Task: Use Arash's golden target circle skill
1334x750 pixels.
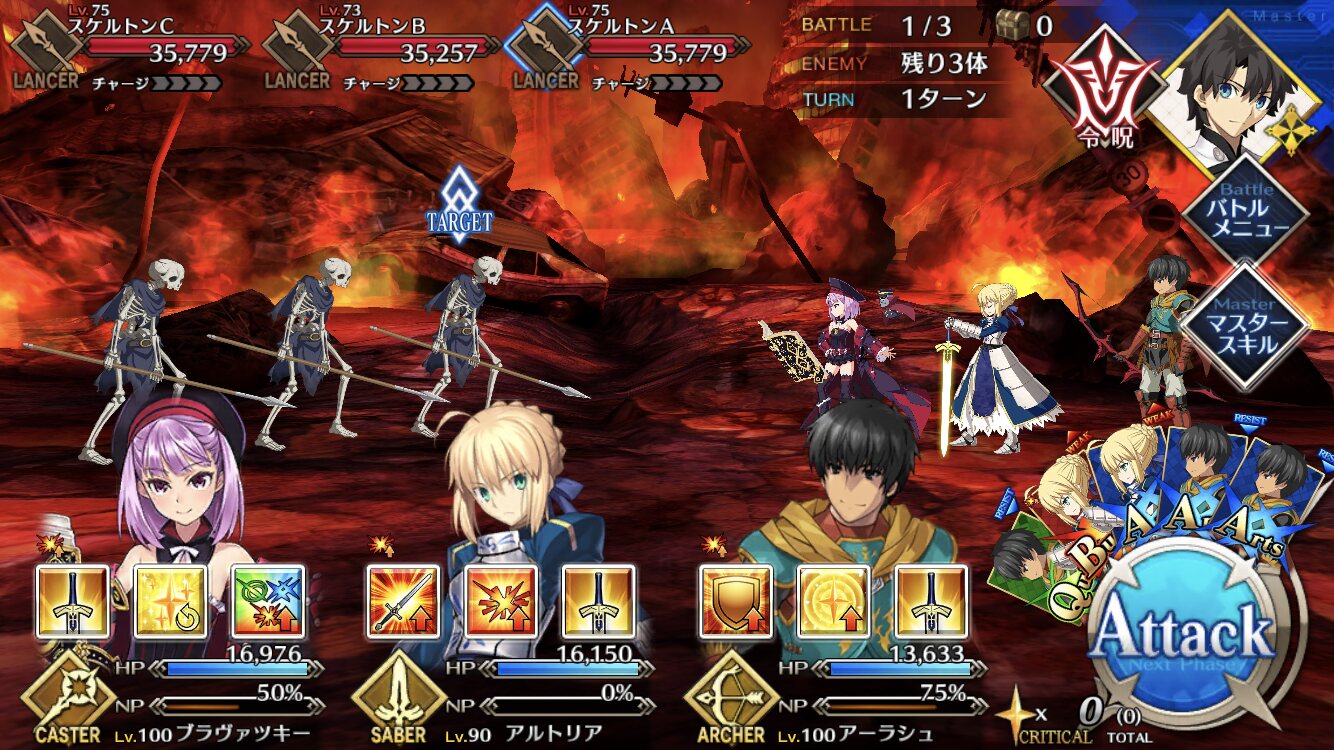Action: pos(833,602)
